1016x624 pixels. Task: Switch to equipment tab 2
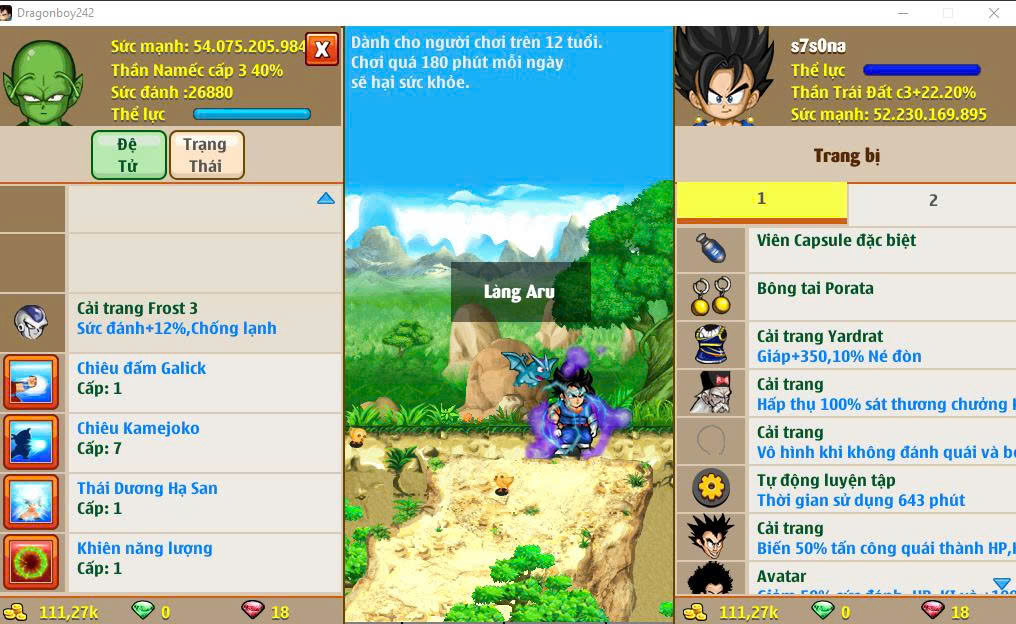coord(932,200)
